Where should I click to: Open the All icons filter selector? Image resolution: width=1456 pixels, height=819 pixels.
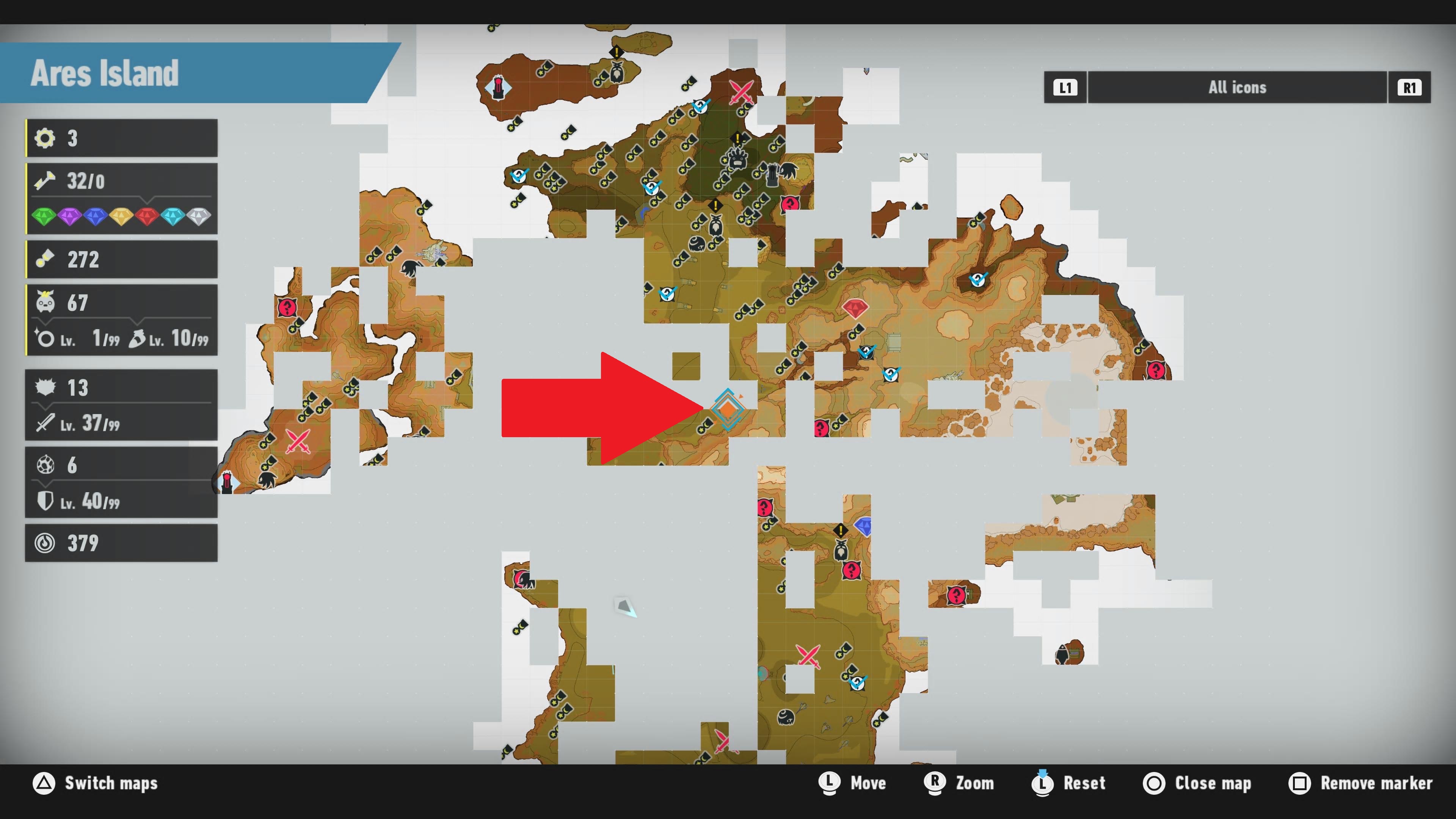1237,87
